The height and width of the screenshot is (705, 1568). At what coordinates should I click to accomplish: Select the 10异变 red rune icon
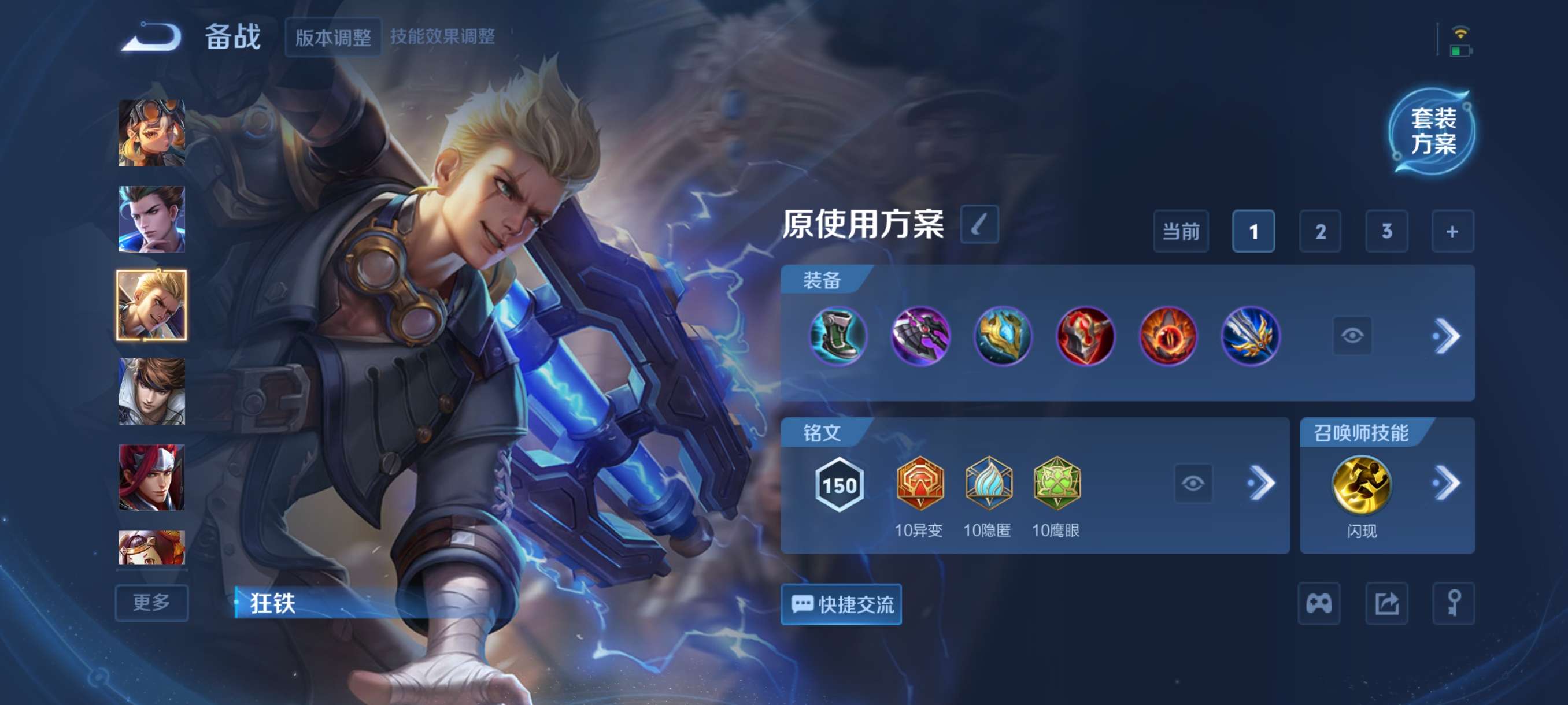point(920,484)
